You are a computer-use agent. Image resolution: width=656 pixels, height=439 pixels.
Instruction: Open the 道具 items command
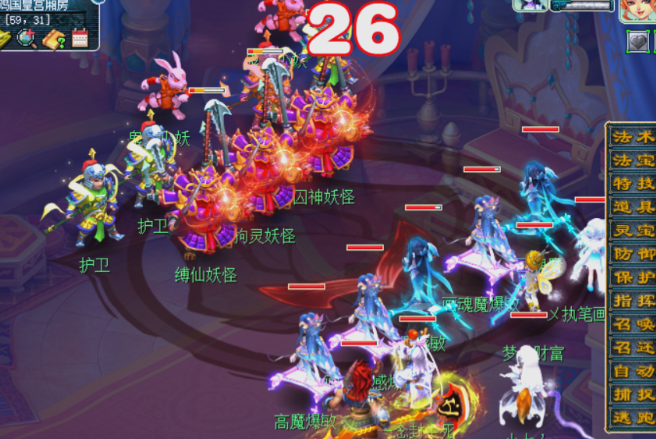point(632,206)
